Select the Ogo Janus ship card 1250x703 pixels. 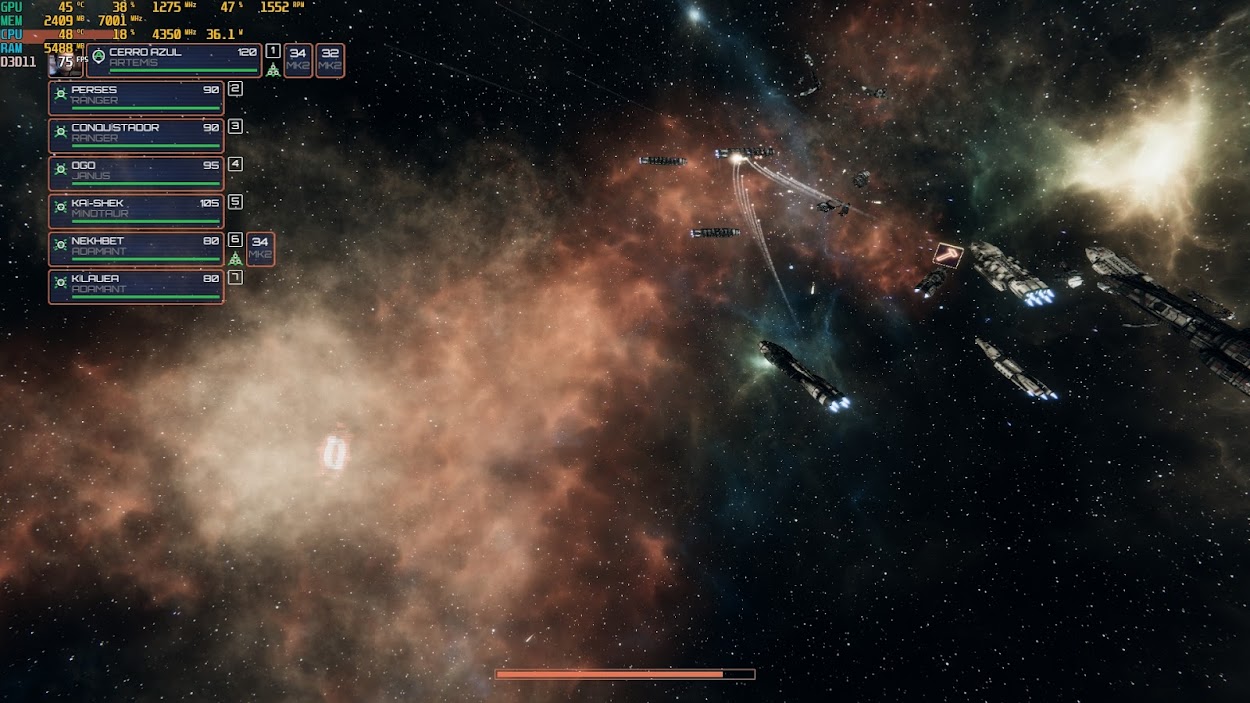click(136, 173)
